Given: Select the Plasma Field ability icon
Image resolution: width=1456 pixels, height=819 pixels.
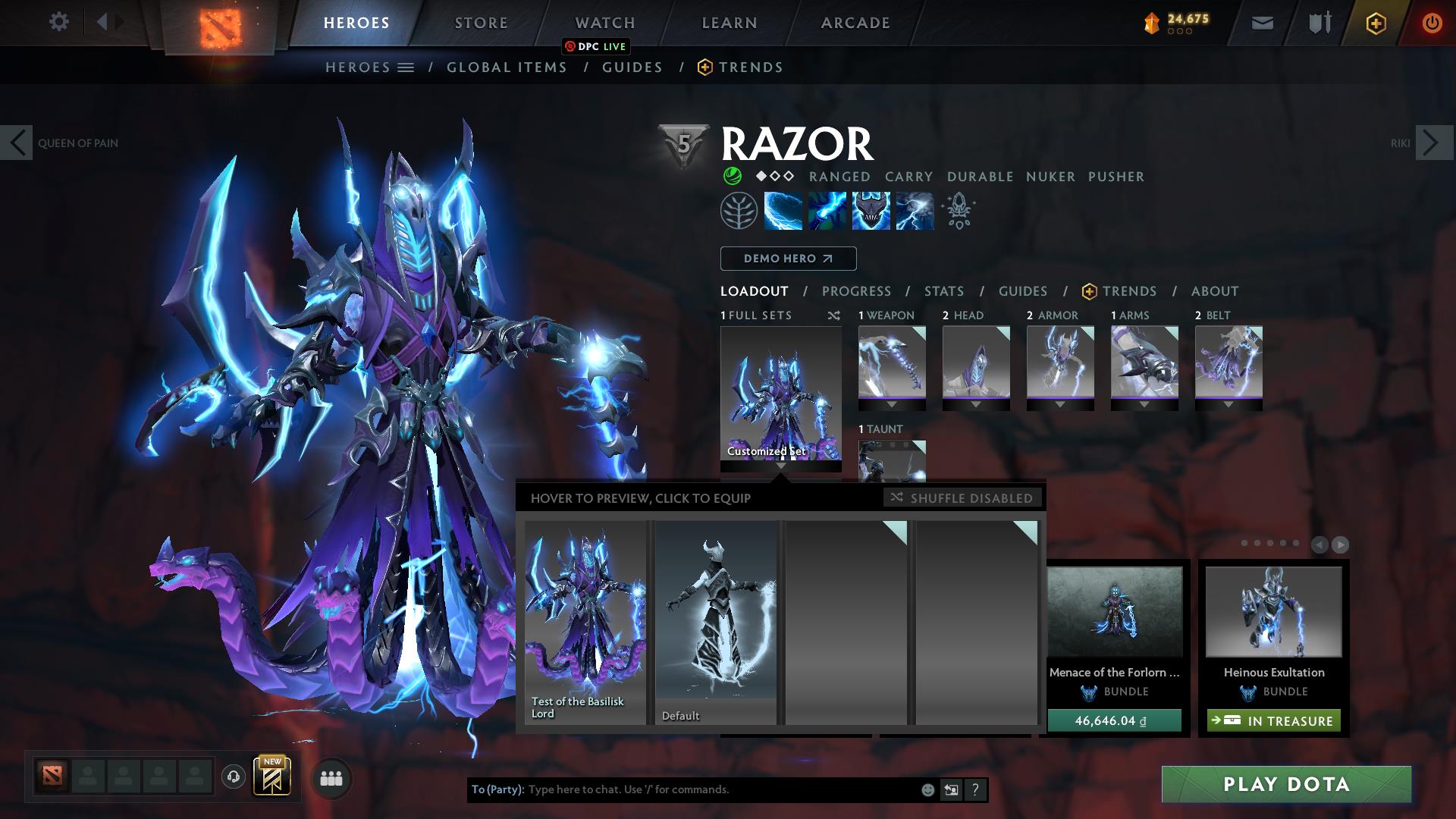Looking at the screenshot, I should [781, 210].
